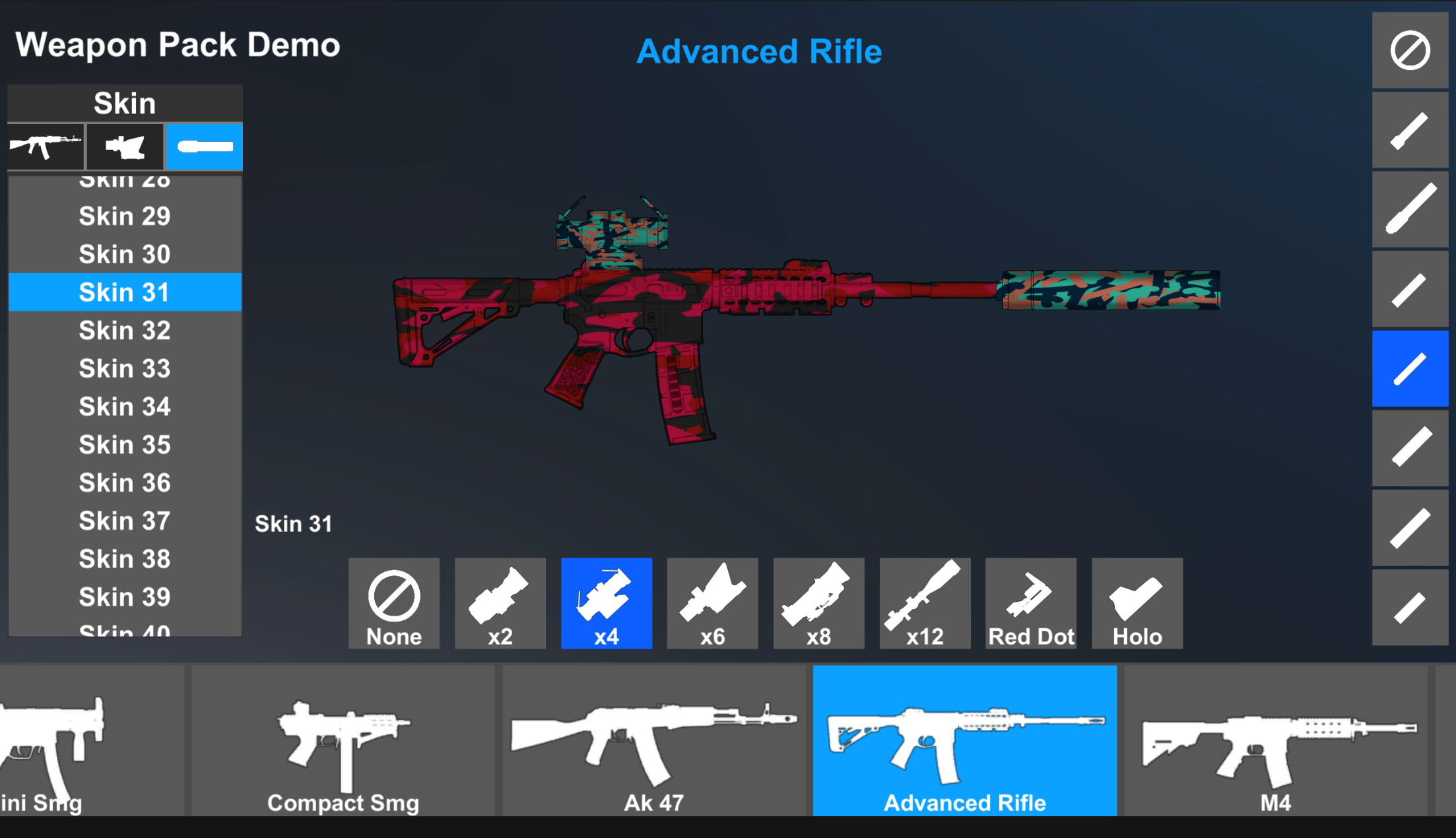Select Skin 35 from the skin list
The width and height of the screenshot is (1456, 838).
pos(124,445)
